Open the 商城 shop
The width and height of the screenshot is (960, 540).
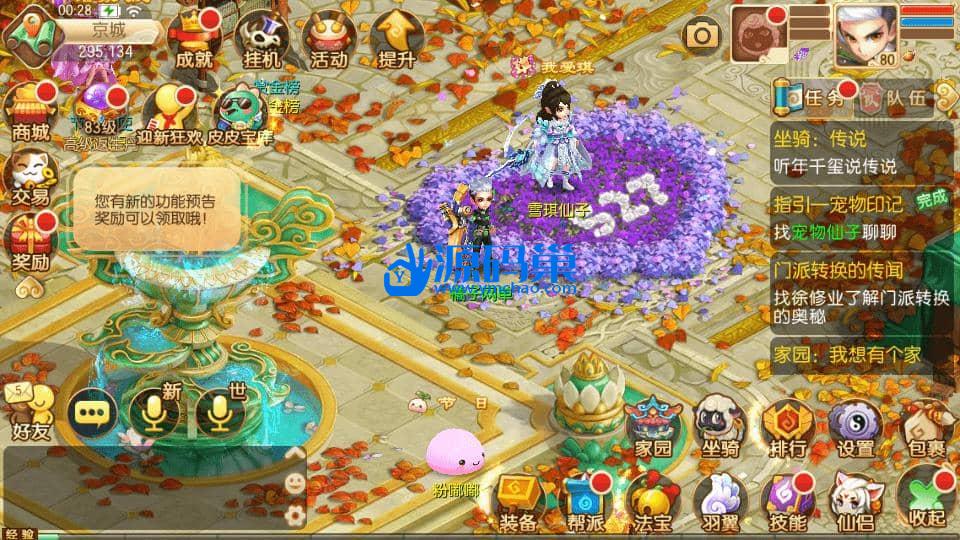click(30, 112)
